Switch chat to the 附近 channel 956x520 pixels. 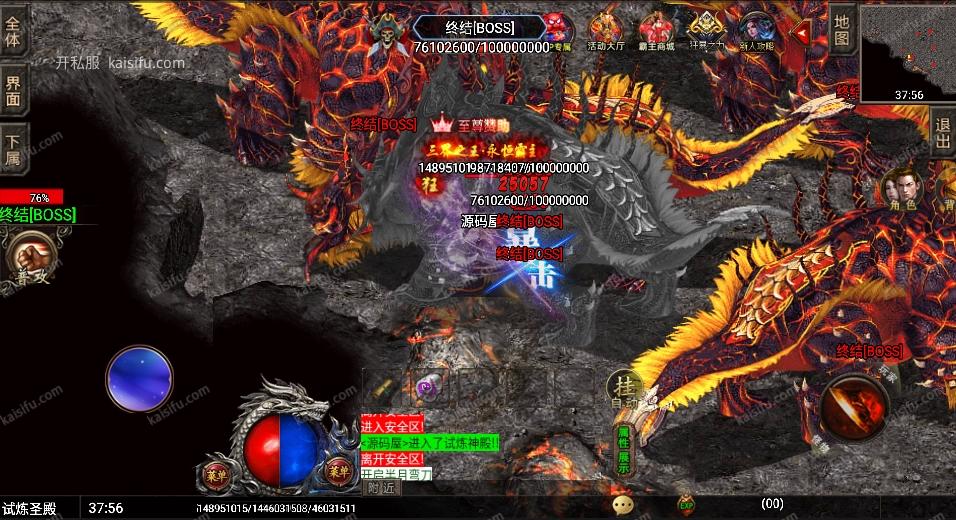tap(380, 488)
